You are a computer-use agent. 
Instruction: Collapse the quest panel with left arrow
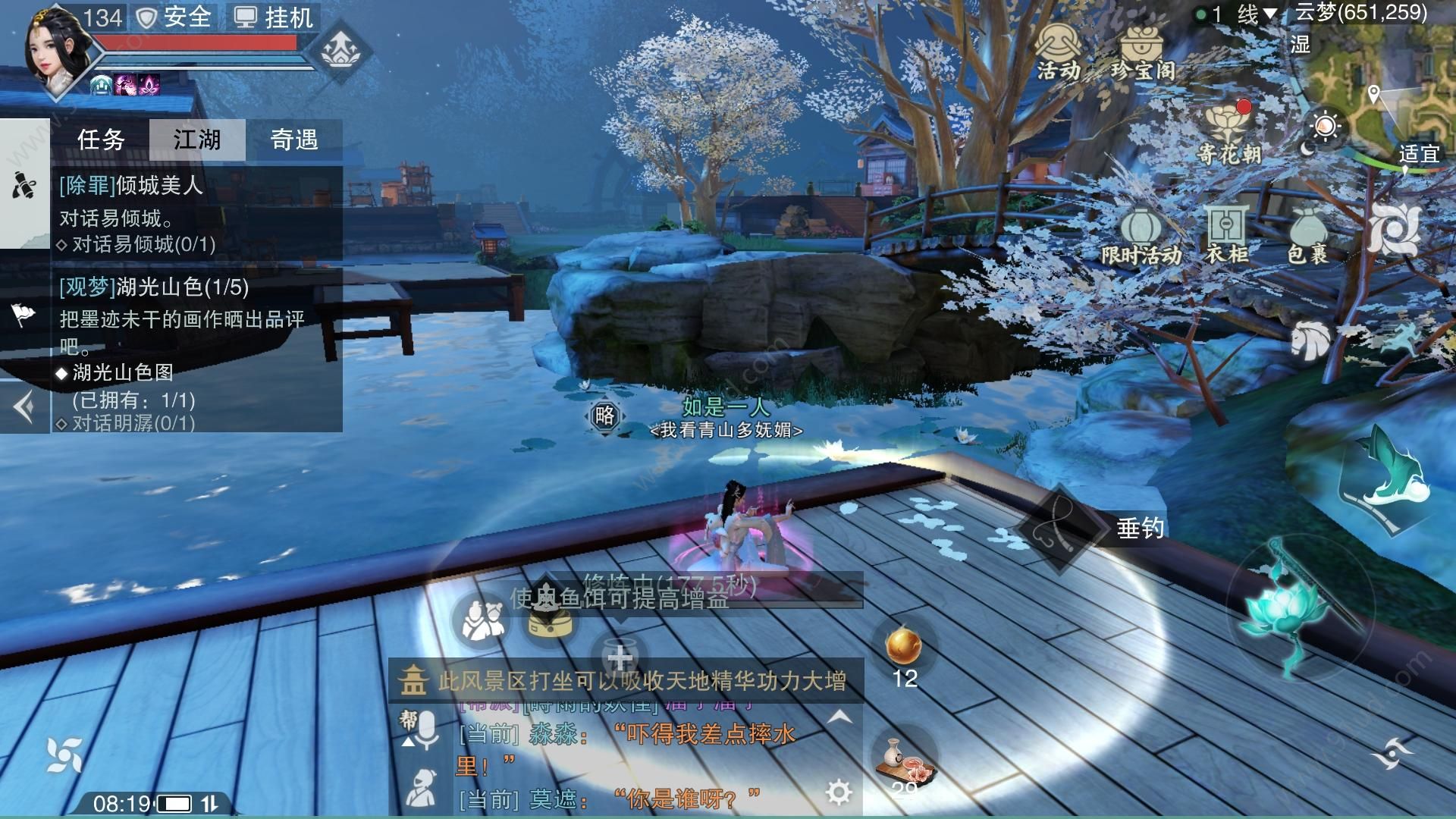click(24, 408)
